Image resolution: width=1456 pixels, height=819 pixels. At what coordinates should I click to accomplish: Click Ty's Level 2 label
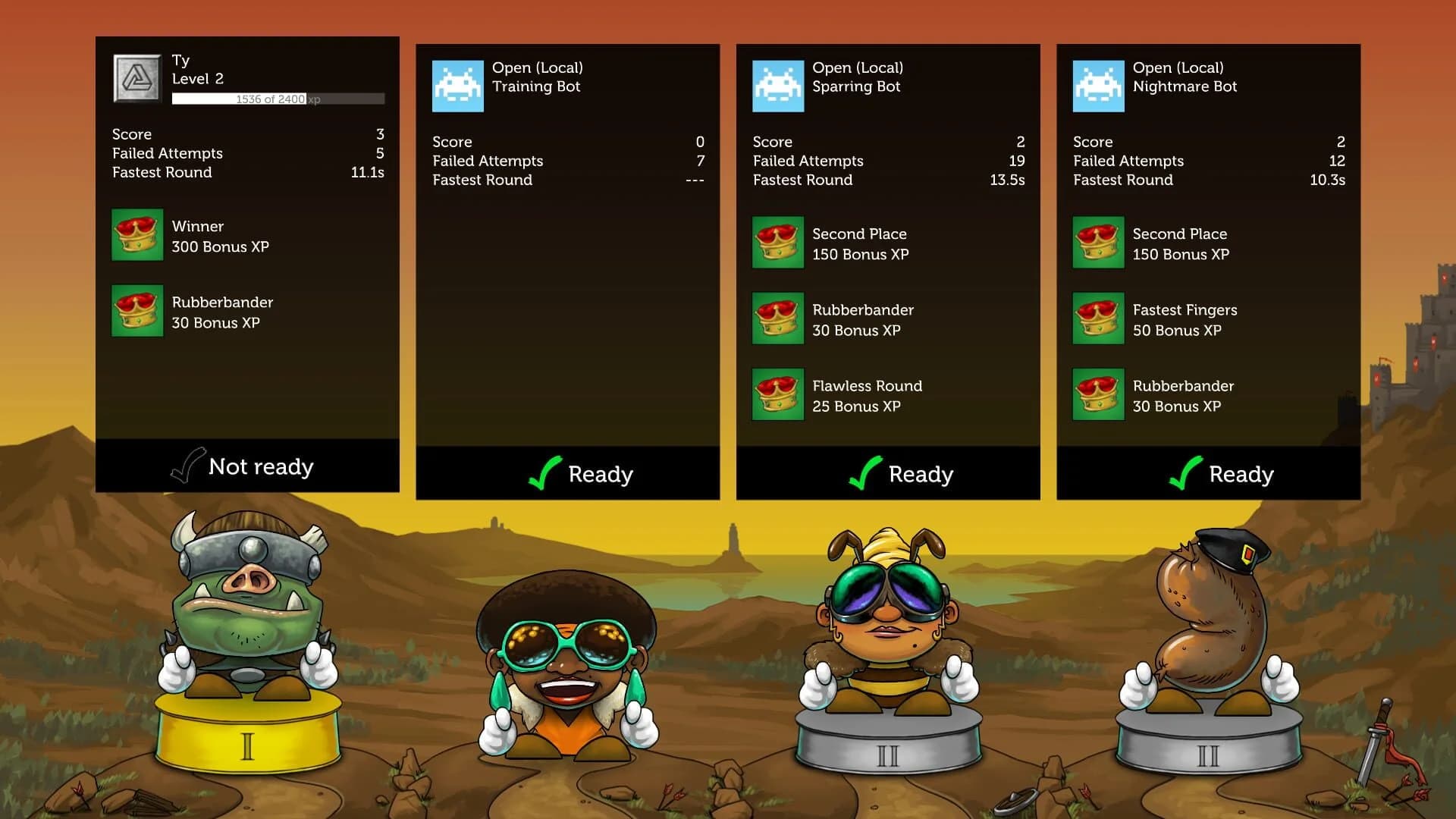pos(197,78)
